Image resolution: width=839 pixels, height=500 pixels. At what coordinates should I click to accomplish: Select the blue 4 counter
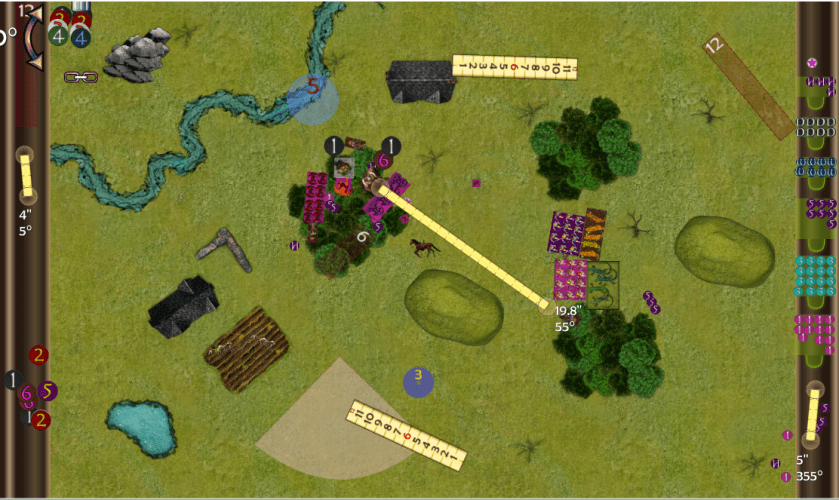pos(81,37)
